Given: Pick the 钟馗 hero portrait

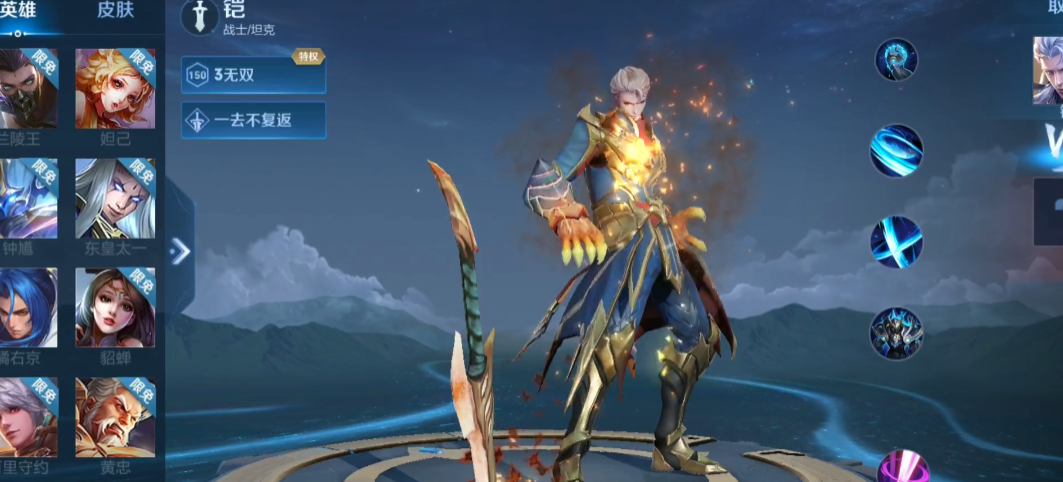Looking at the screenshot, I should 28,198.
